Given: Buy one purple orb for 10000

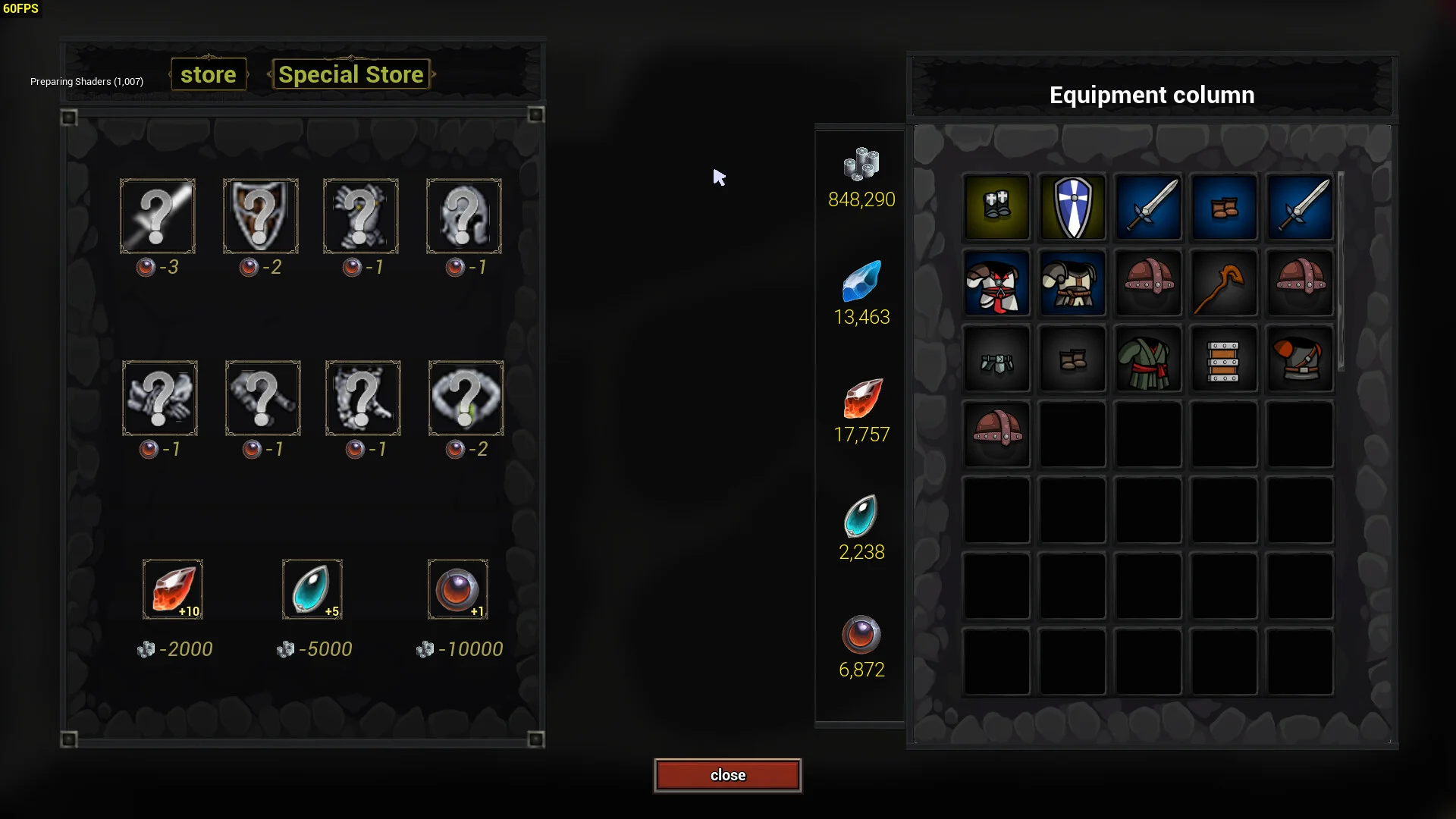Looking at the screenshot, I should click(457, 589).
